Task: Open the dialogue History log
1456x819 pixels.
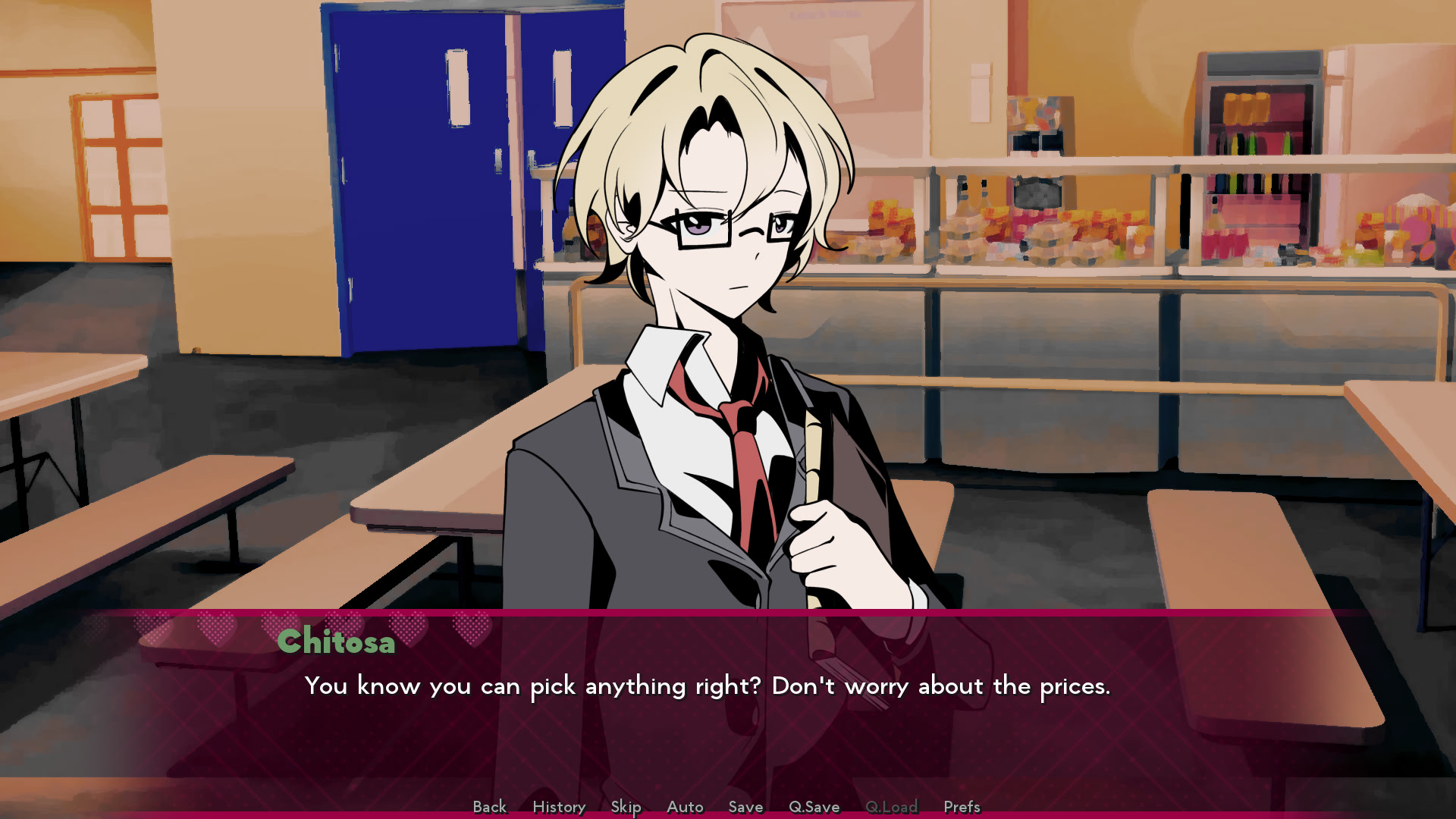Action: coord(559,807)
